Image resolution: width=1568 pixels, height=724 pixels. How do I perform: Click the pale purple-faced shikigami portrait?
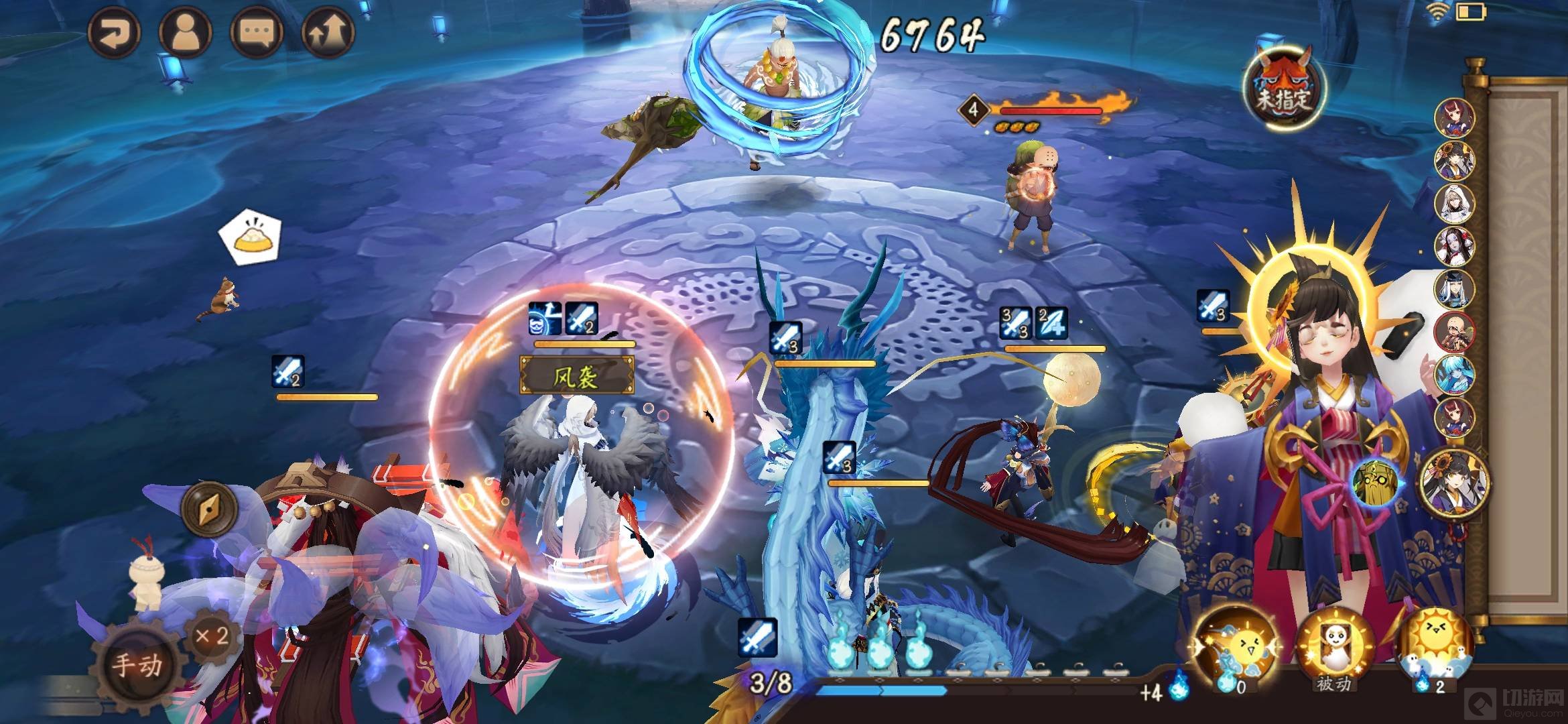[x=1454, y=246]
